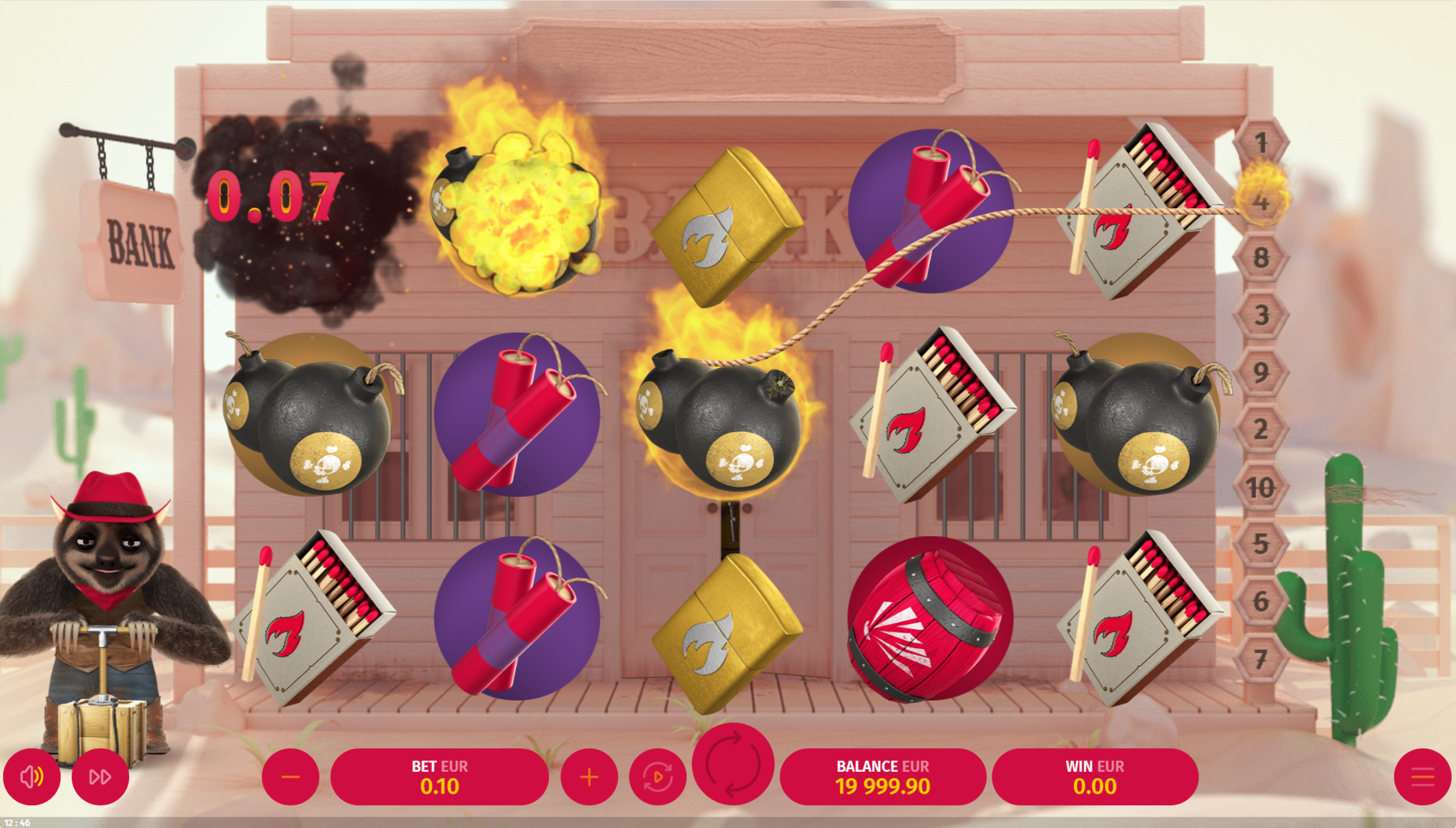Spin the reels with the central button
Image resolution: width=1456 pixels, height=828 pixels.
tap(733, 763)
